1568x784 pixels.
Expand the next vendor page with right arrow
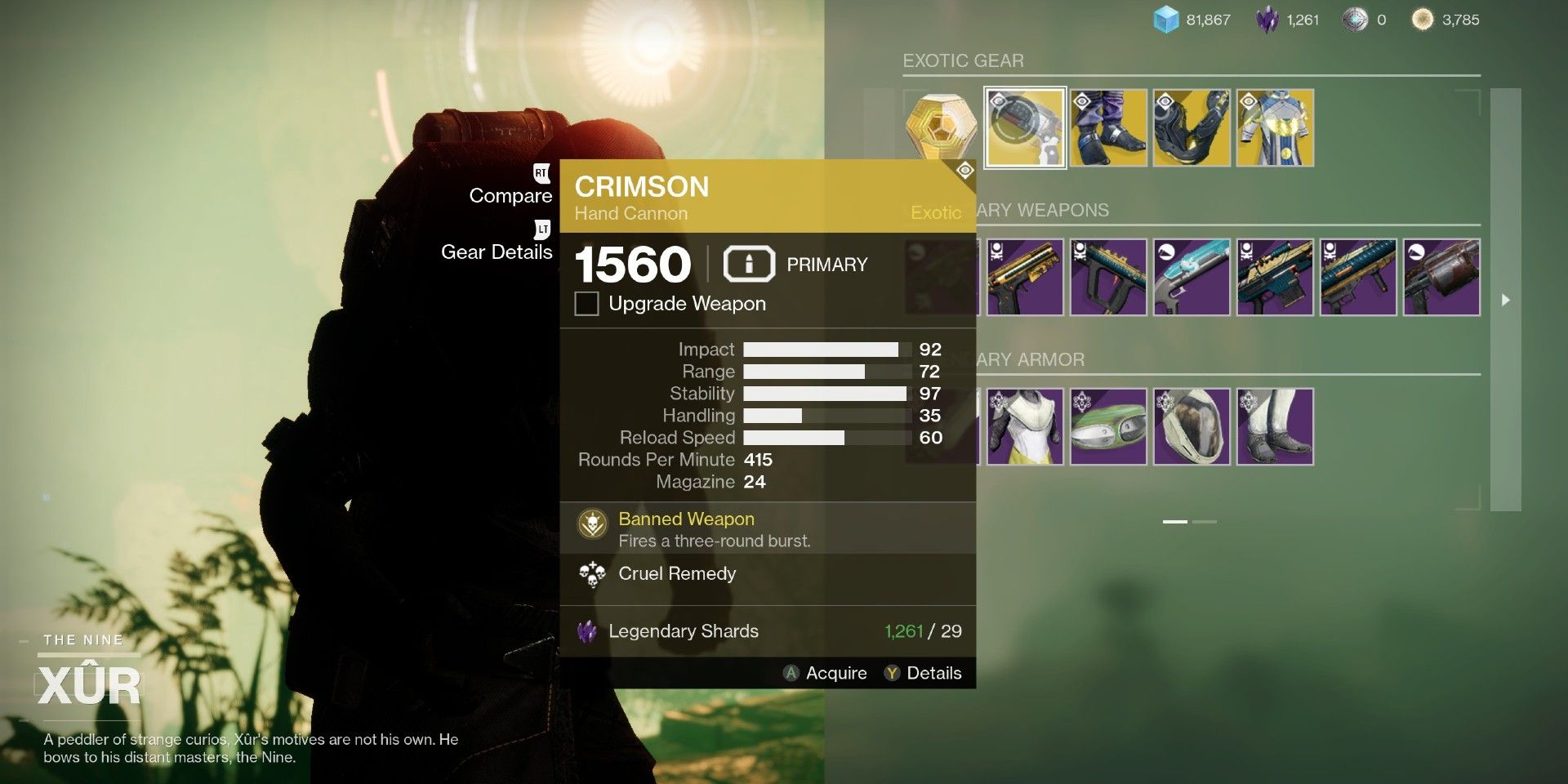pos(1505,299)
